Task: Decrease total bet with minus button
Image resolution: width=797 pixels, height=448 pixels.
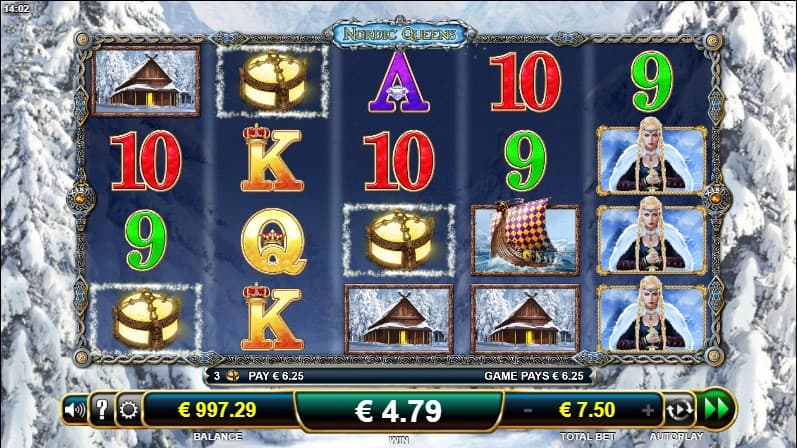Action: (527, 409)
